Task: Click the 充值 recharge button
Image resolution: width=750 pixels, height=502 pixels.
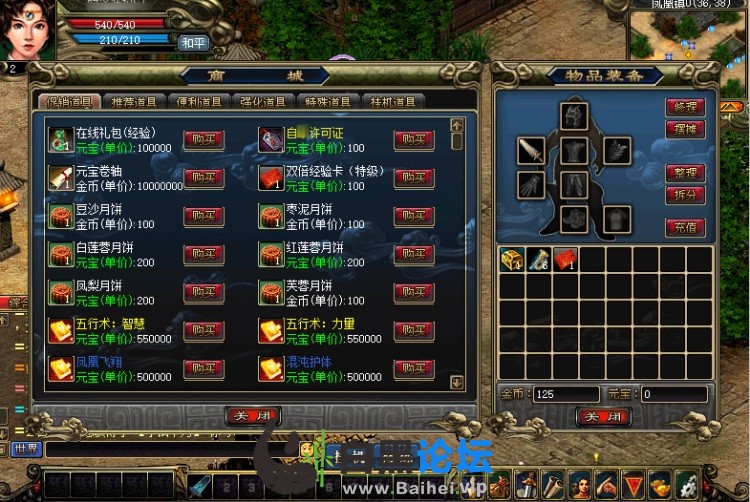Action: (x=685, y=227)
